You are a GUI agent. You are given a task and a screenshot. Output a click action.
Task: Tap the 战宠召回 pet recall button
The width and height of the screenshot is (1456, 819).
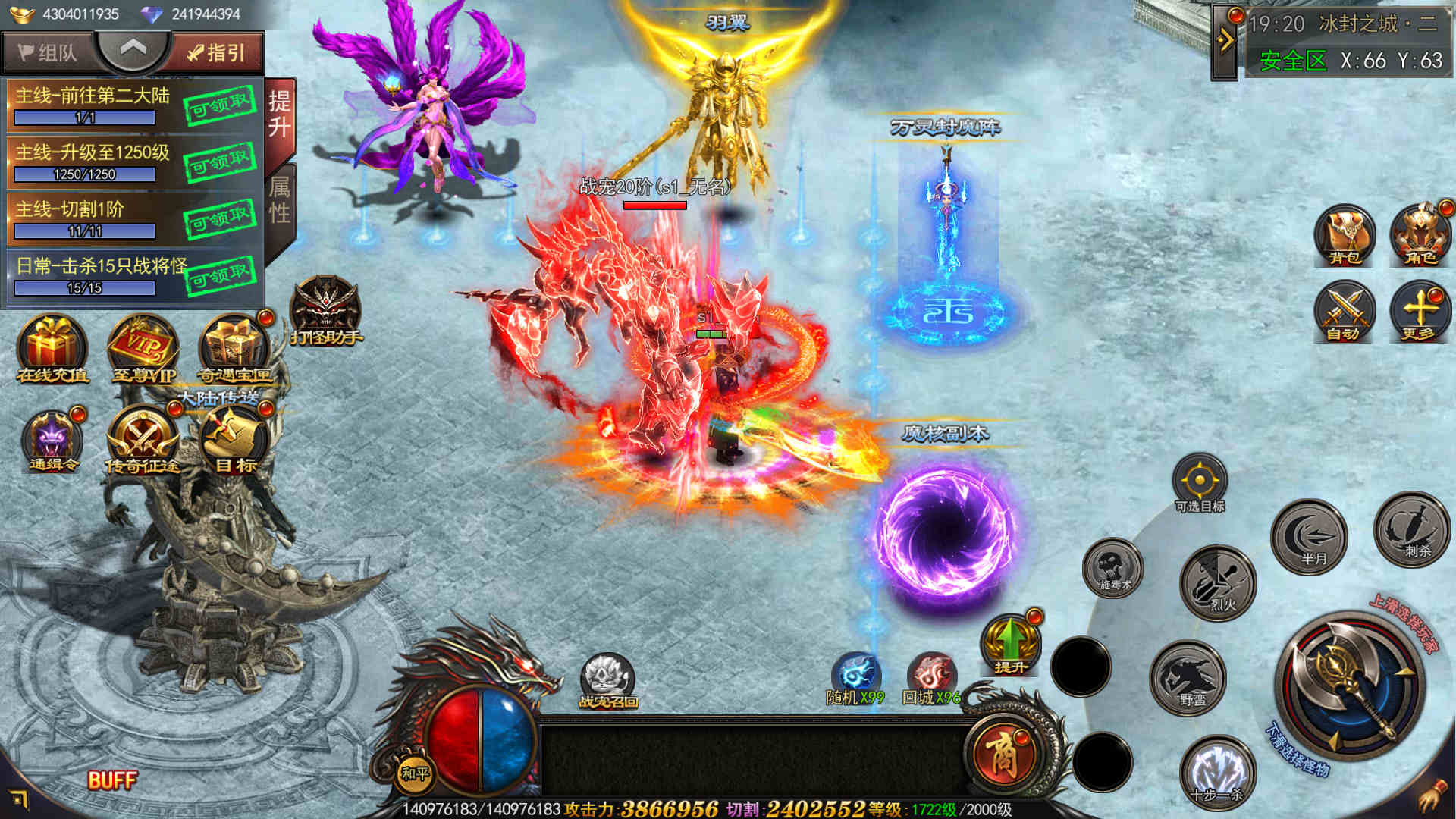click(x=607, y=679)
